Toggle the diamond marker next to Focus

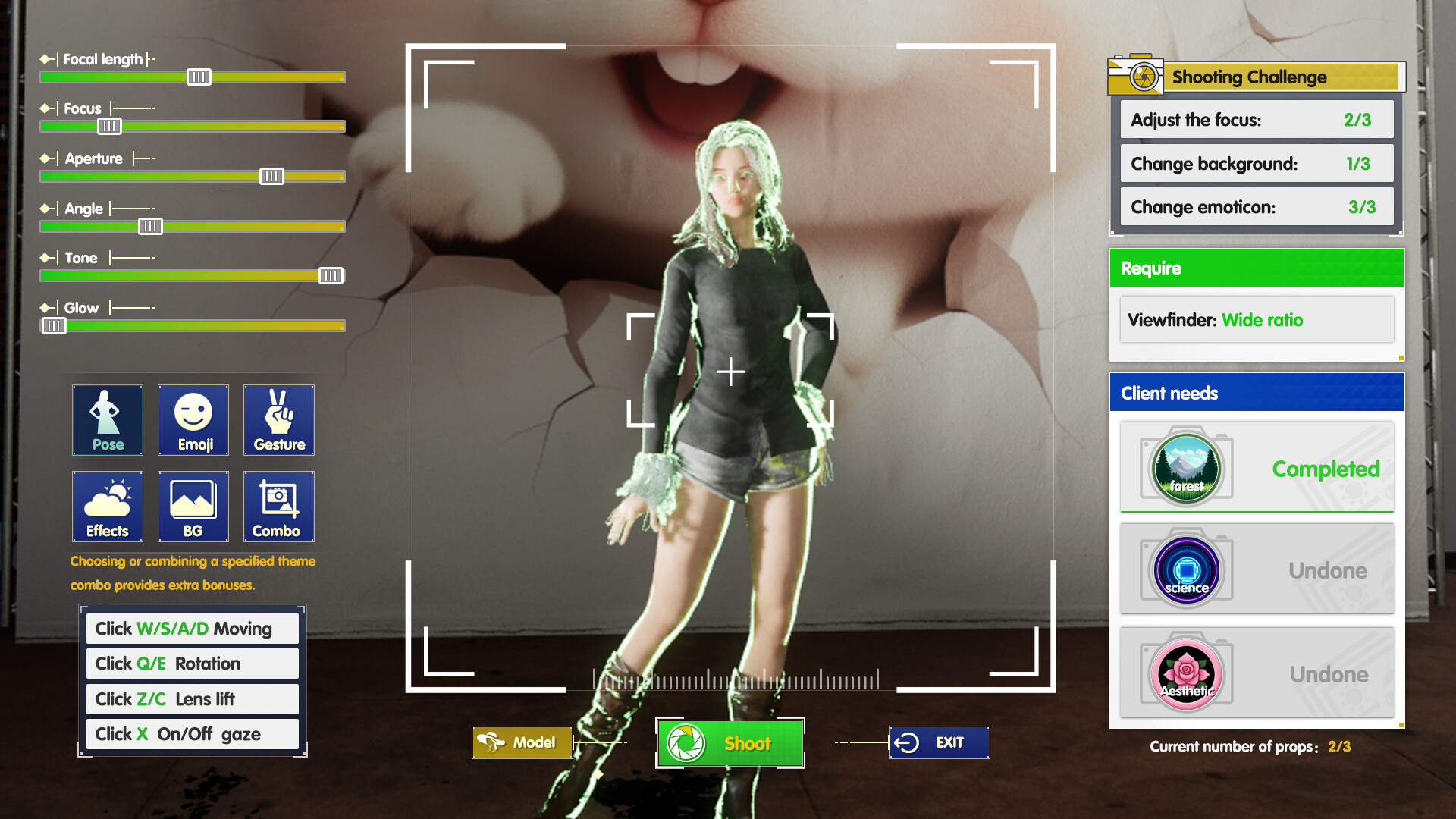click(45, 108)
